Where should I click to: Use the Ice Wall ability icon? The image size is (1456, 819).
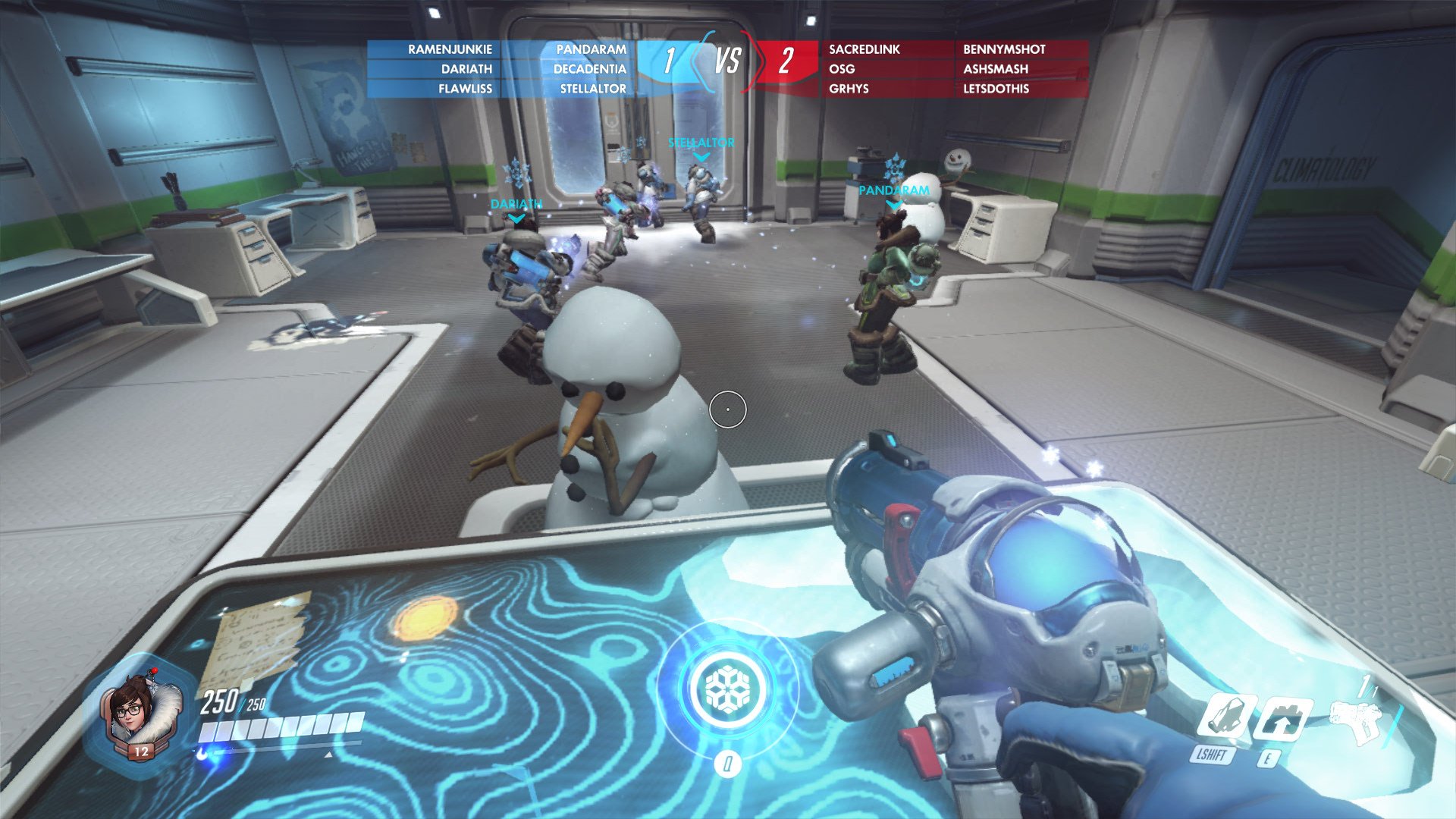coord(1281,717)
